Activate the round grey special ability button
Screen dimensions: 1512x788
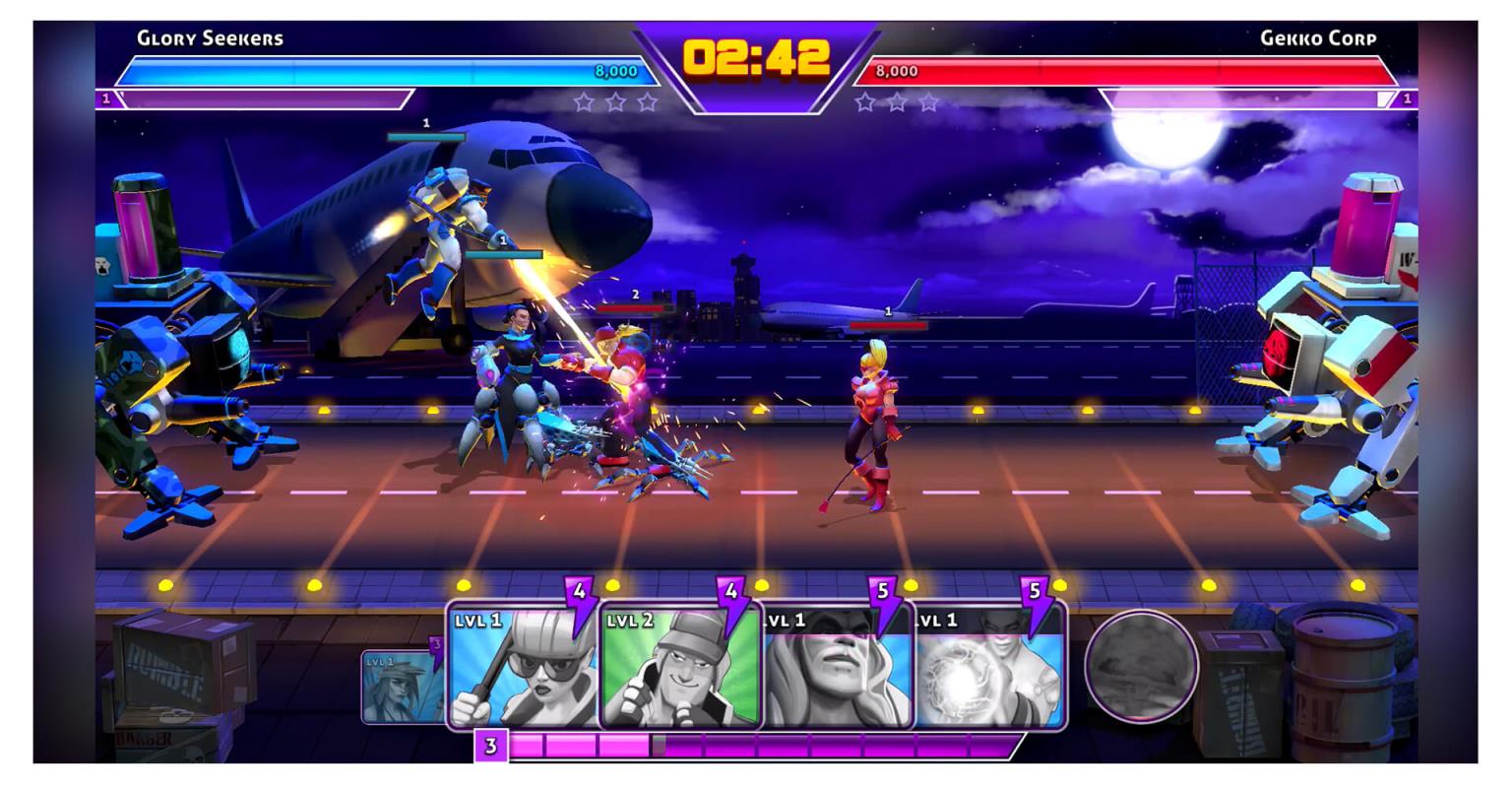1141,666
